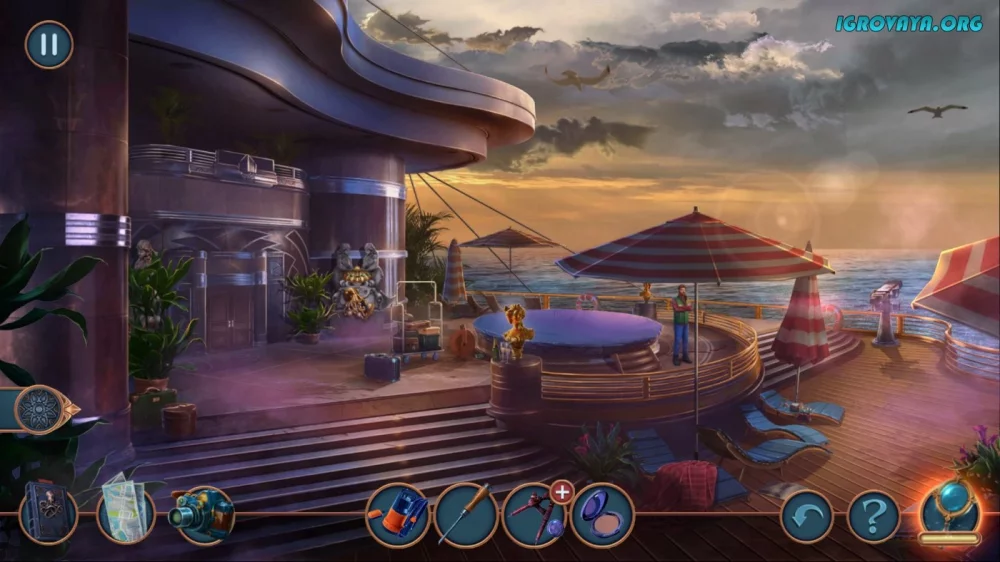This screenshot has height=562, width=1000.
Task: Activate the glowing orb hint button
Action: [950, 512]
